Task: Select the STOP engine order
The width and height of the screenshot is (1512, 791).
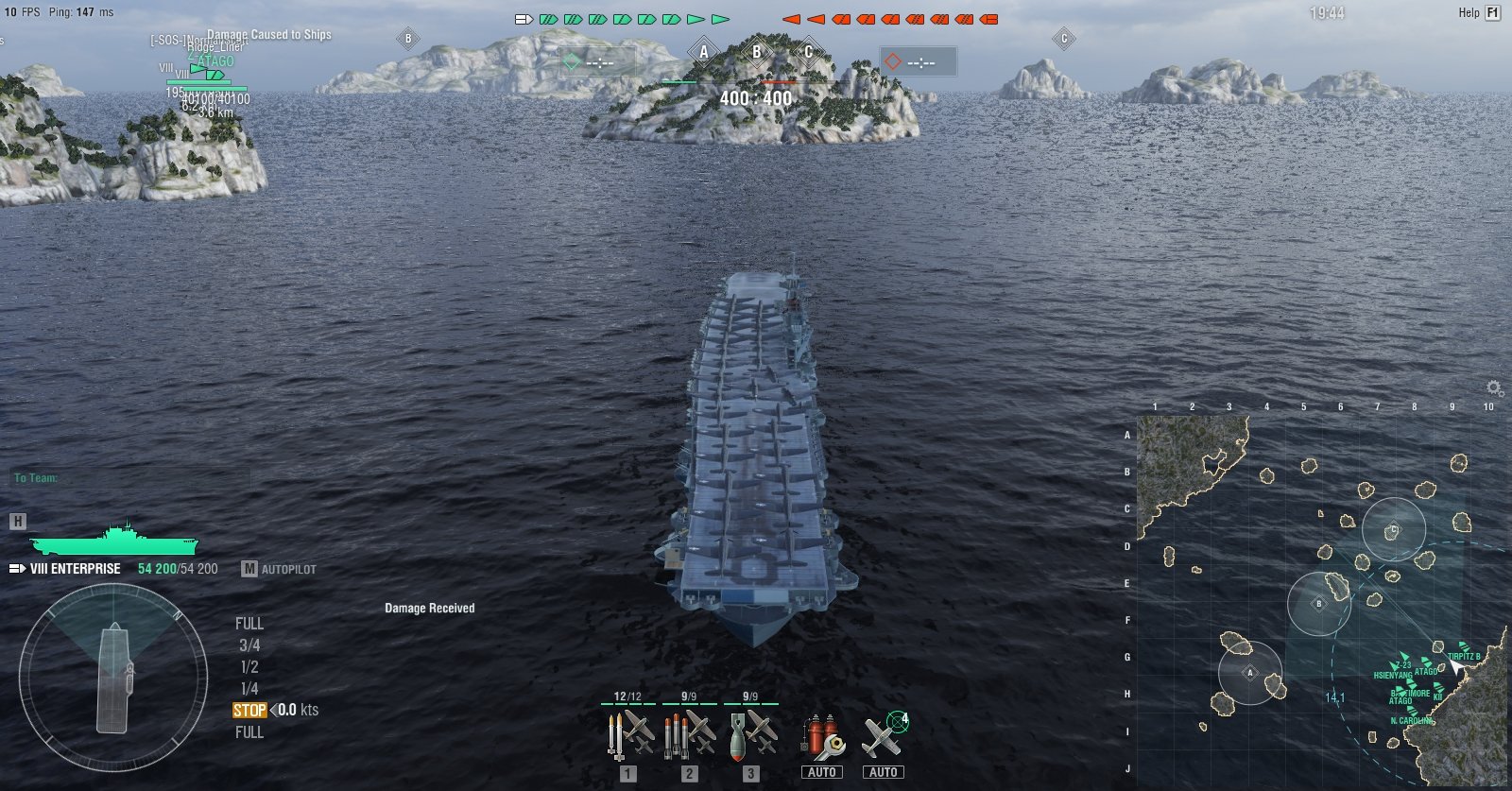Action: (249, 711)
